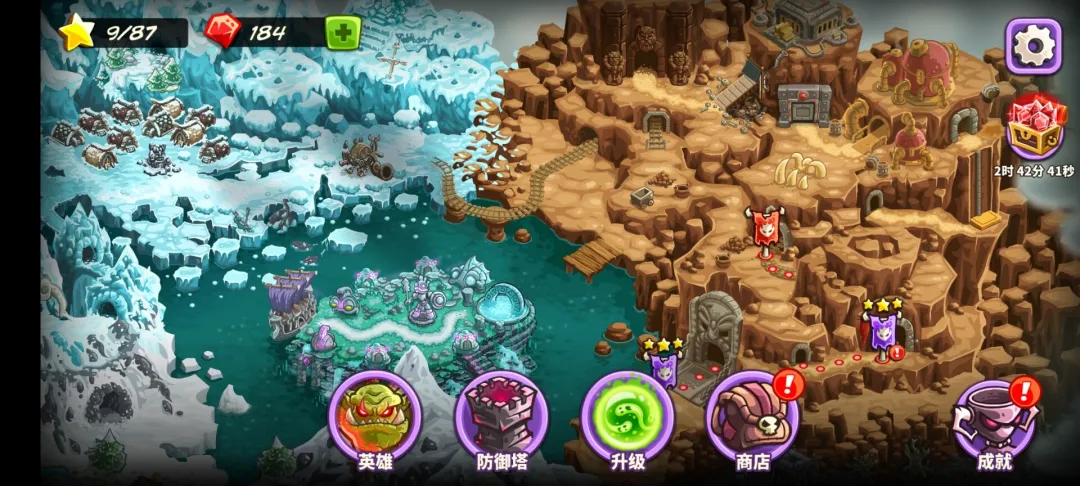This screenshot has height=486, width=1080.
Task: Open the 升级 upgrades menu
Action: pos(627,417)
